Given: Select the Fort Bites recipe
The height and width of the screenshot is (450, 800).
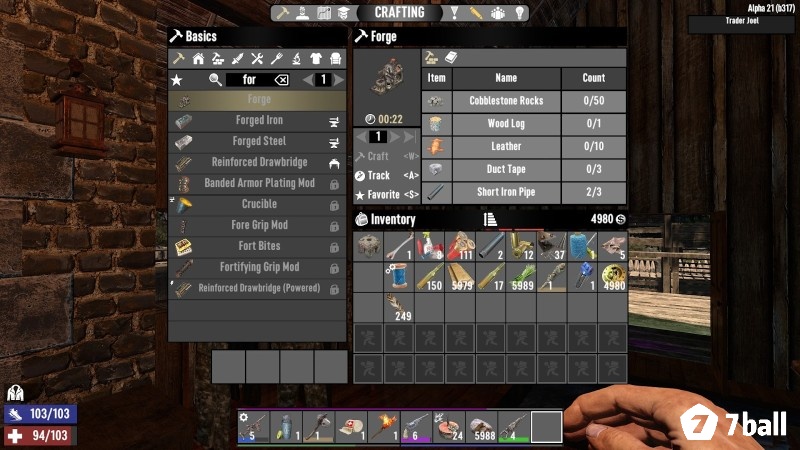Looking at the screenshot, I should point(259,246).
